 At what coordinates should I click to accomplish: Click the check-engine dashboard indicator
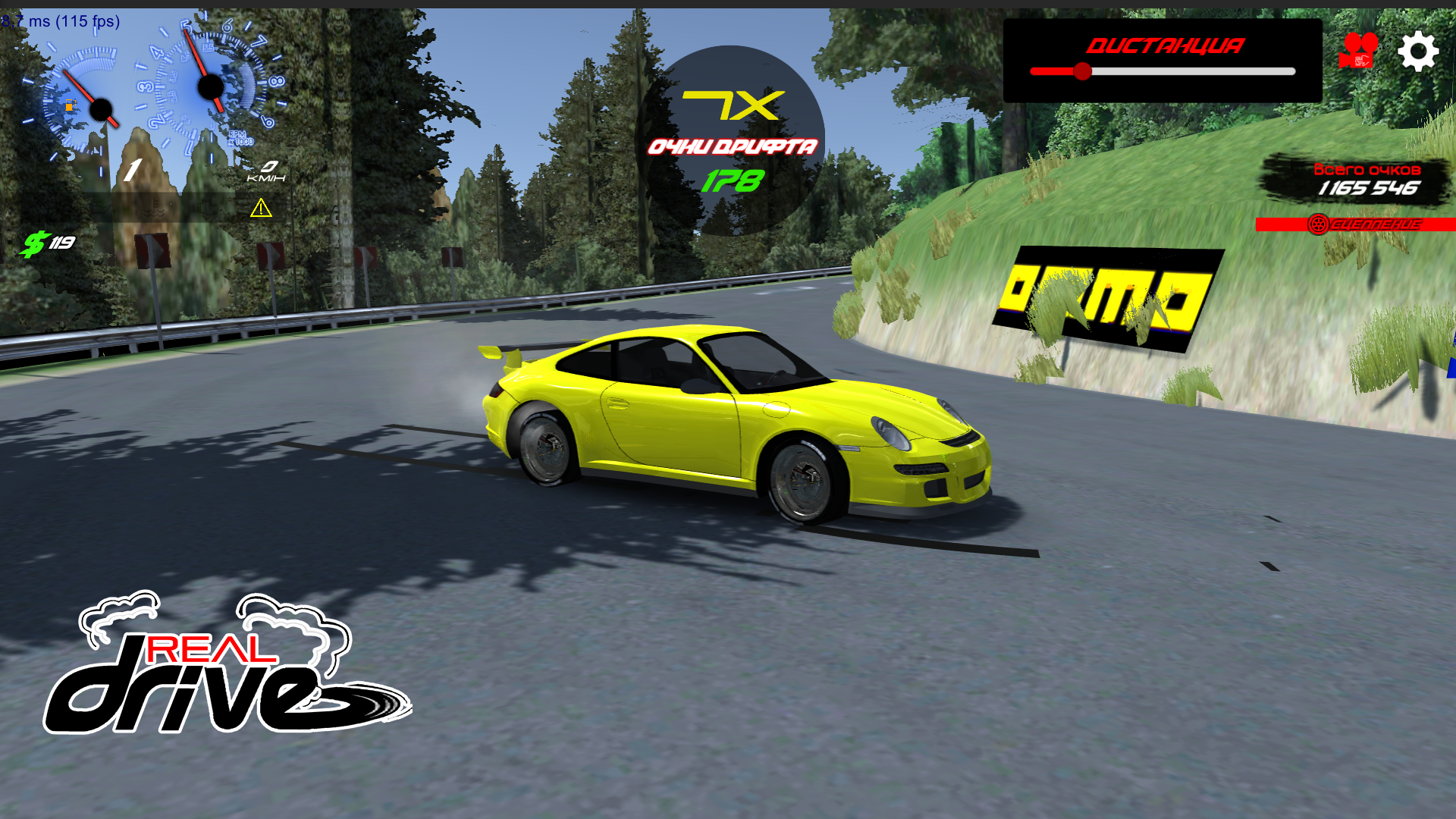tap(209, 208)
